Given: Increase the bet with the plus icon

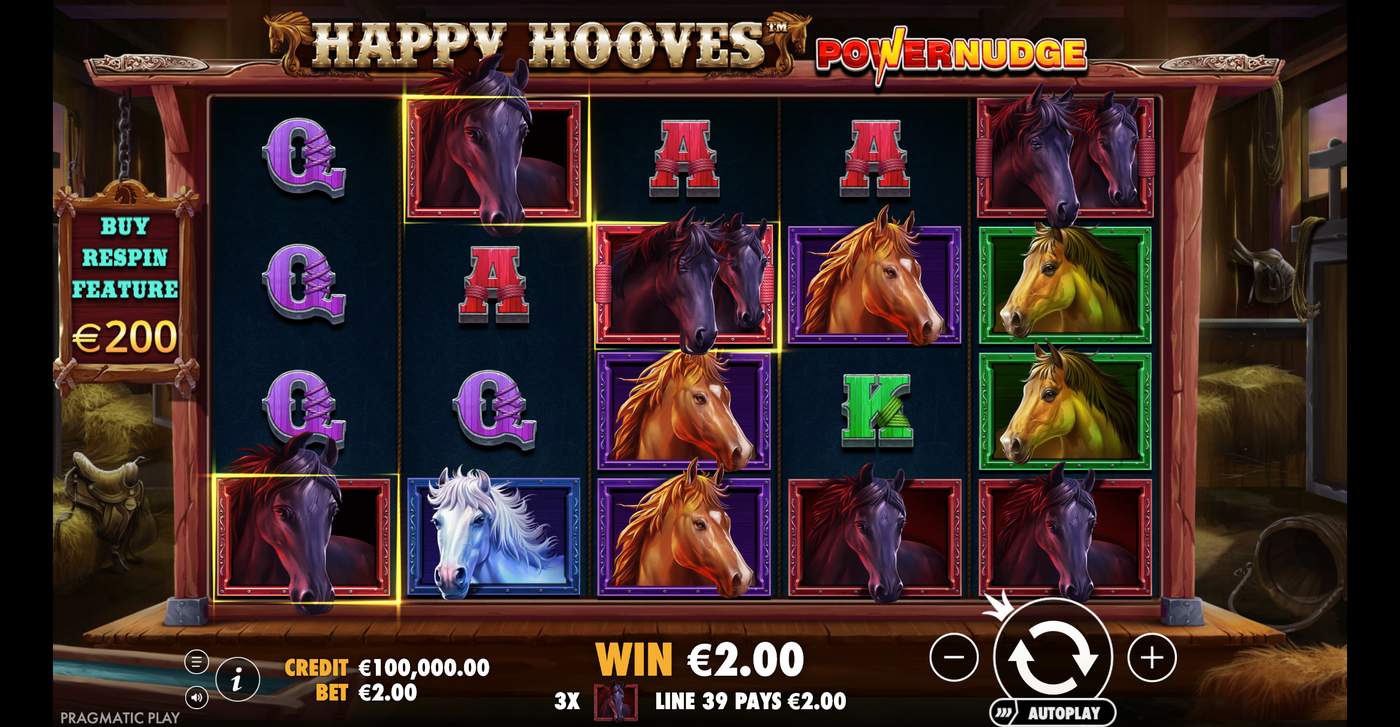Looking at the screenshot, I should (x=1152, y=658).
